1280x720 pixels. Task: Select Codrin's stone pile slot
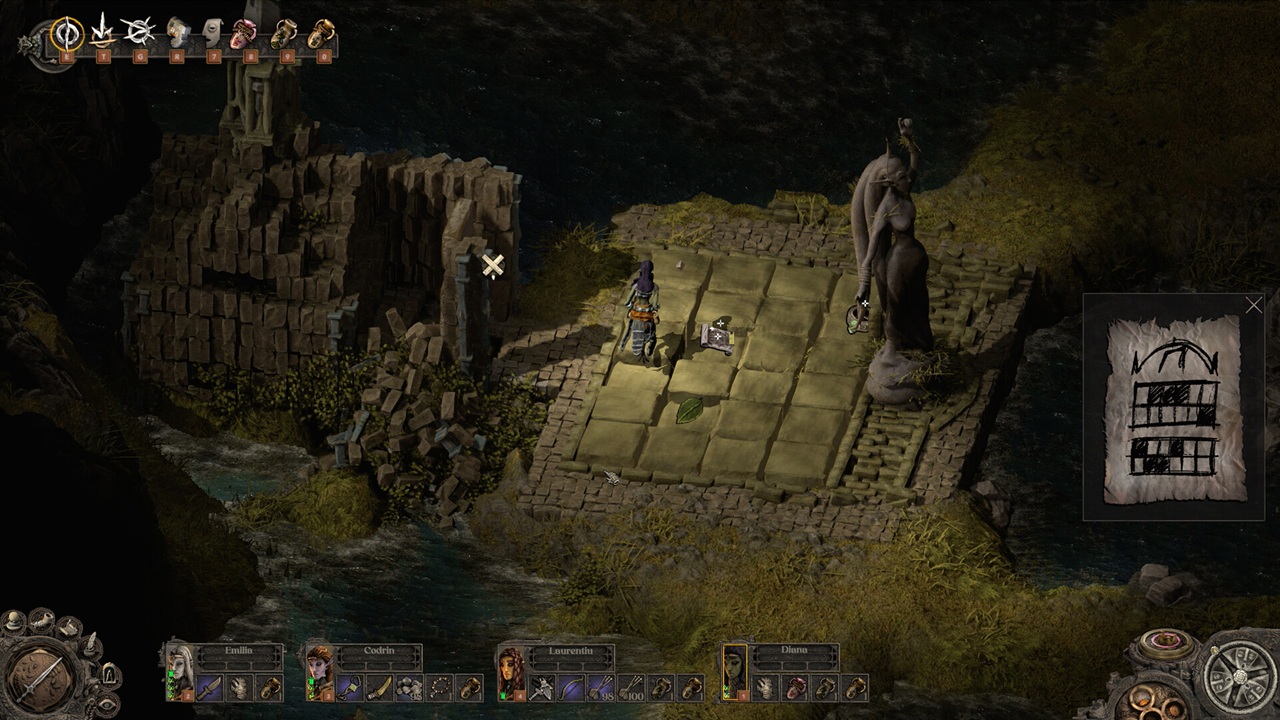click(x=409, y=688)
